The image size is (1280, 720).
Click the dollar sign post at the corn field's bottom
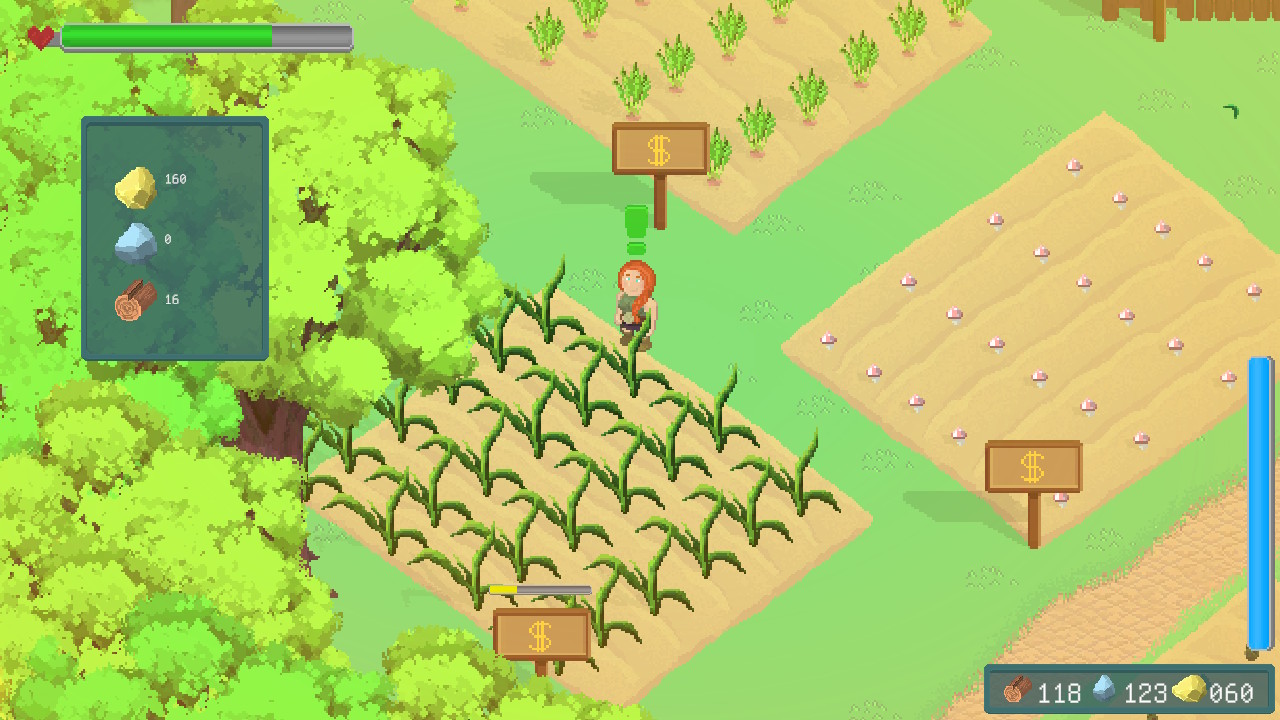[x=543, y=634]
